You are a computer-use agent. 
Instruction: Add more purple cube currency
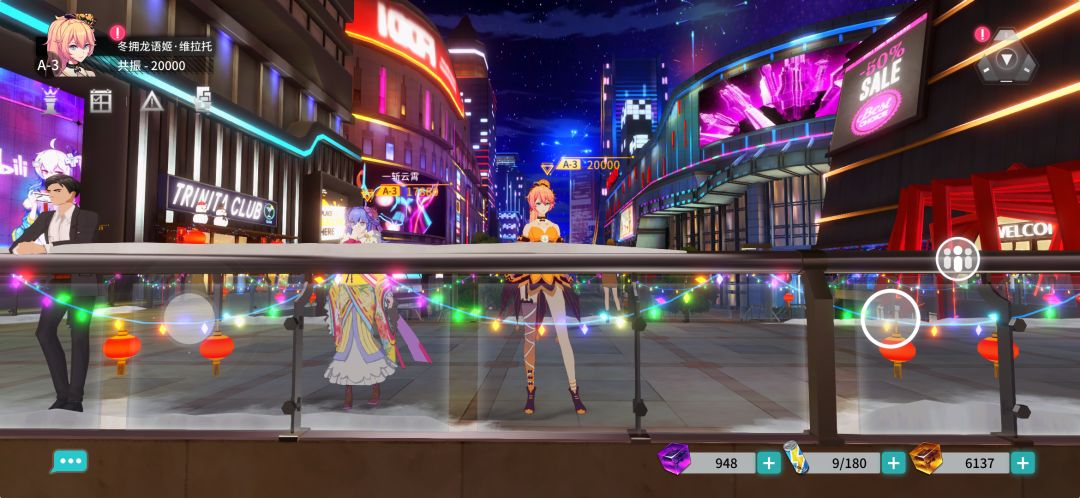tap(769, 463)
